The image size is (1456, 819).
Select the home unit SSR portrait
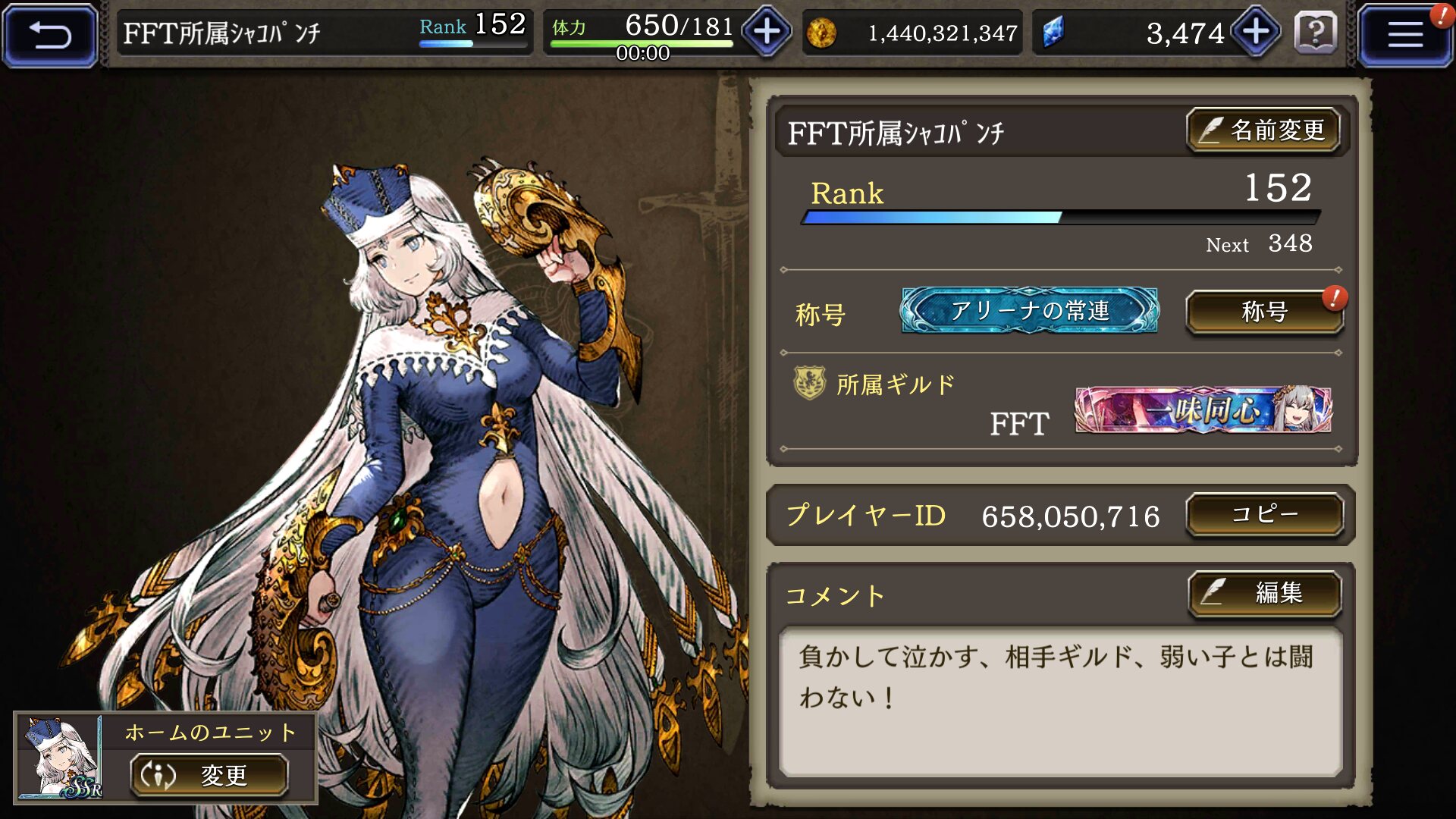61,758
